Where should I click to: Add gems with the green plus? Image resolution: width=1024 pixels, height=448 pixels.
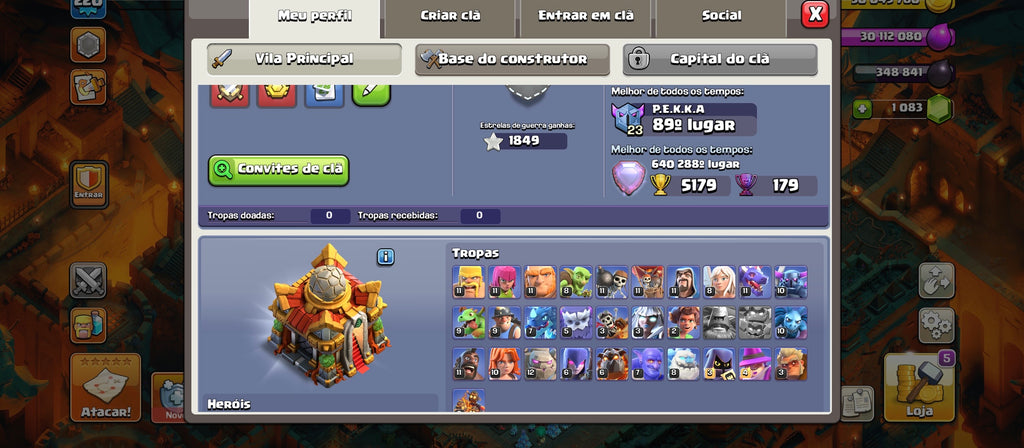pyautogui.click(x=860, y=108)
